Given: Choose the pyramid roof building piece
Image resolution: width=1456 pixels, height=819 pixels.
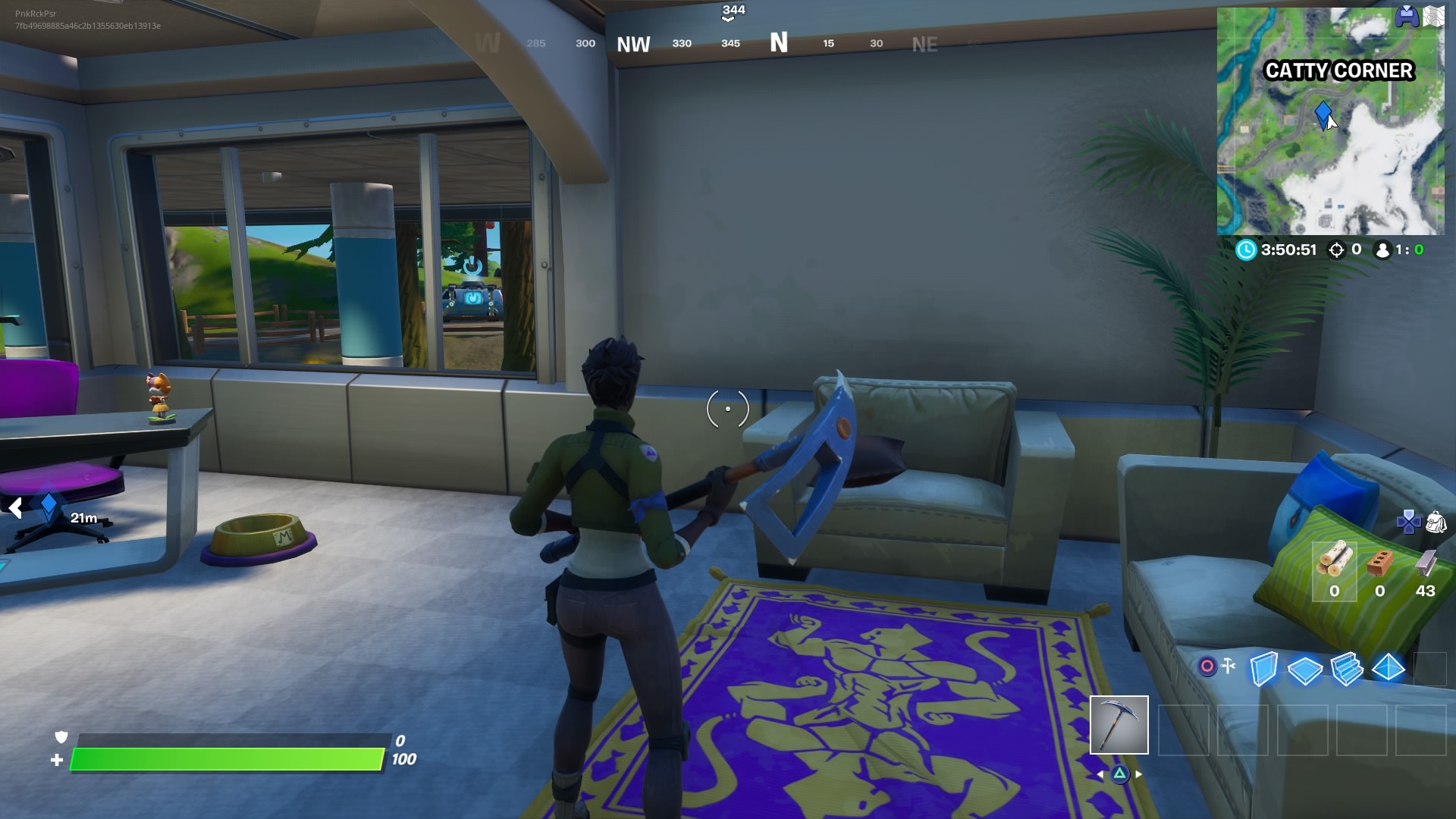Looking at the screenshot, I should click(1389, 668).
